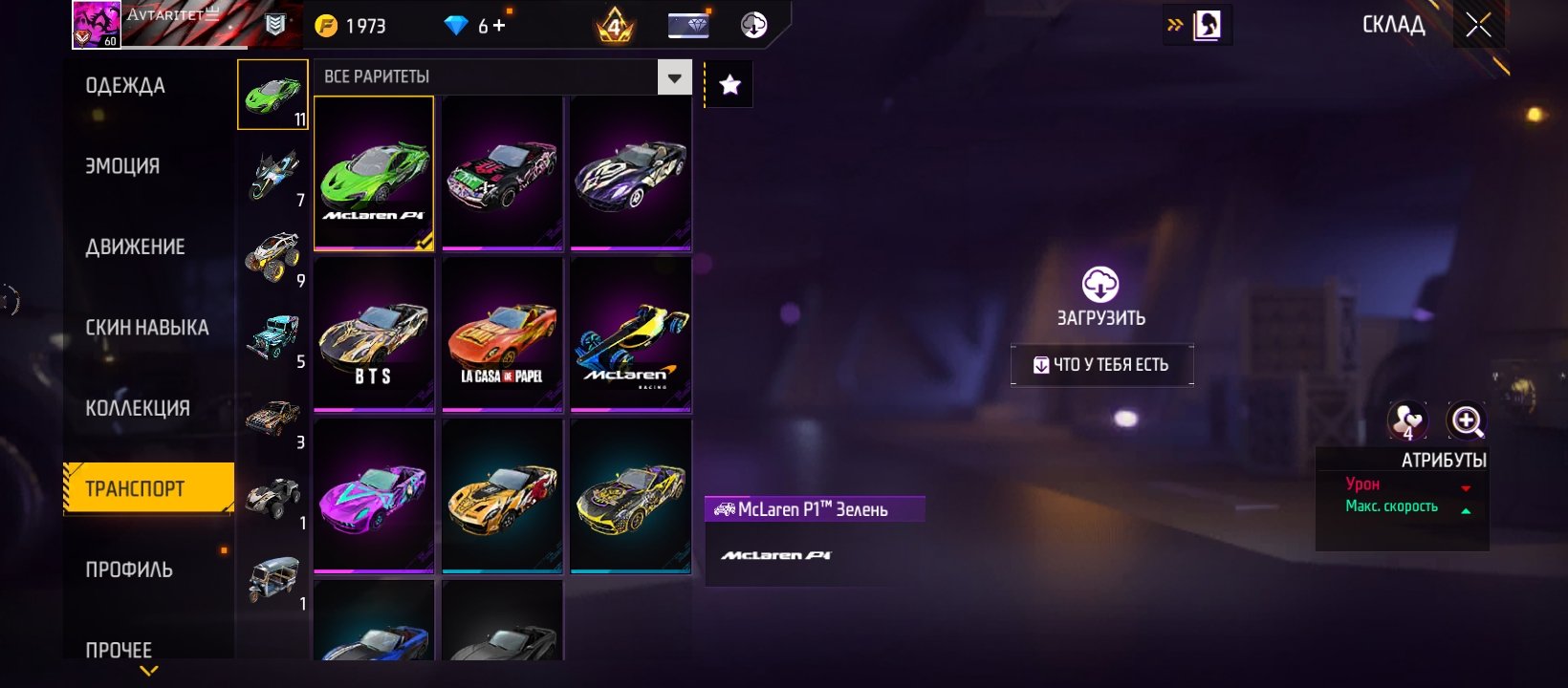Viewport: 1568px width, 688px height.
Task: Select the ДВИЖЕНИЕ category
Action: pos(135,247)
